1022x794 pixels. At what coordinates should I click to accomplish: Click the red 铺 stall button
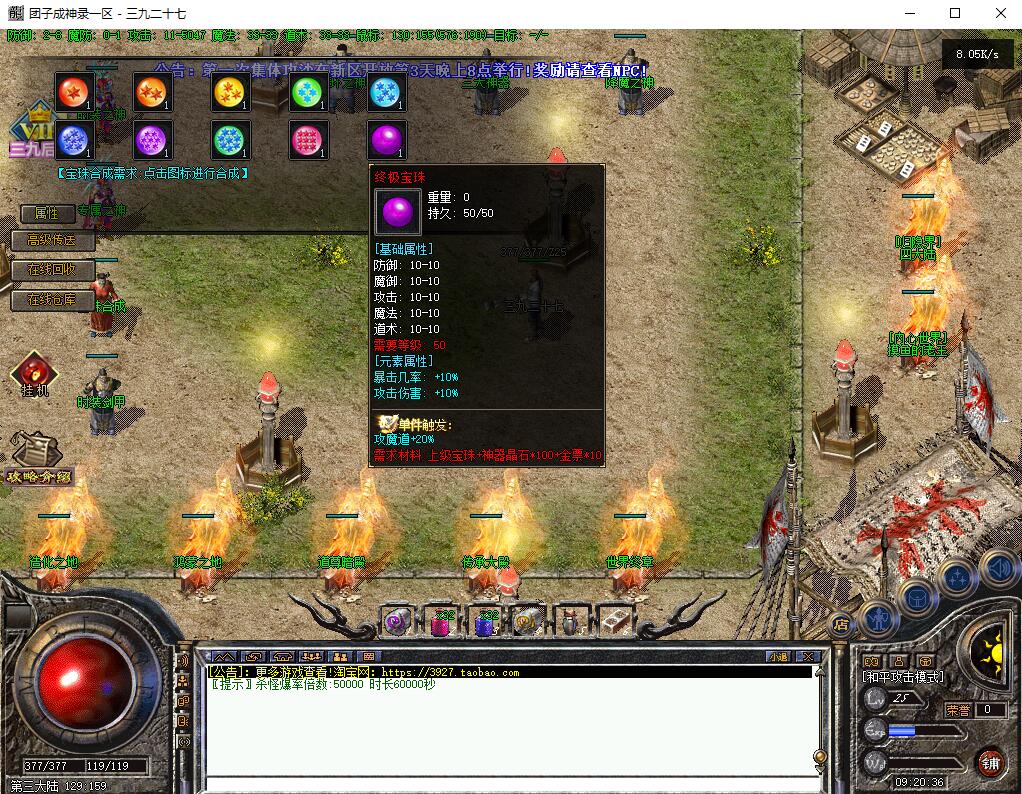coord(990,762)
